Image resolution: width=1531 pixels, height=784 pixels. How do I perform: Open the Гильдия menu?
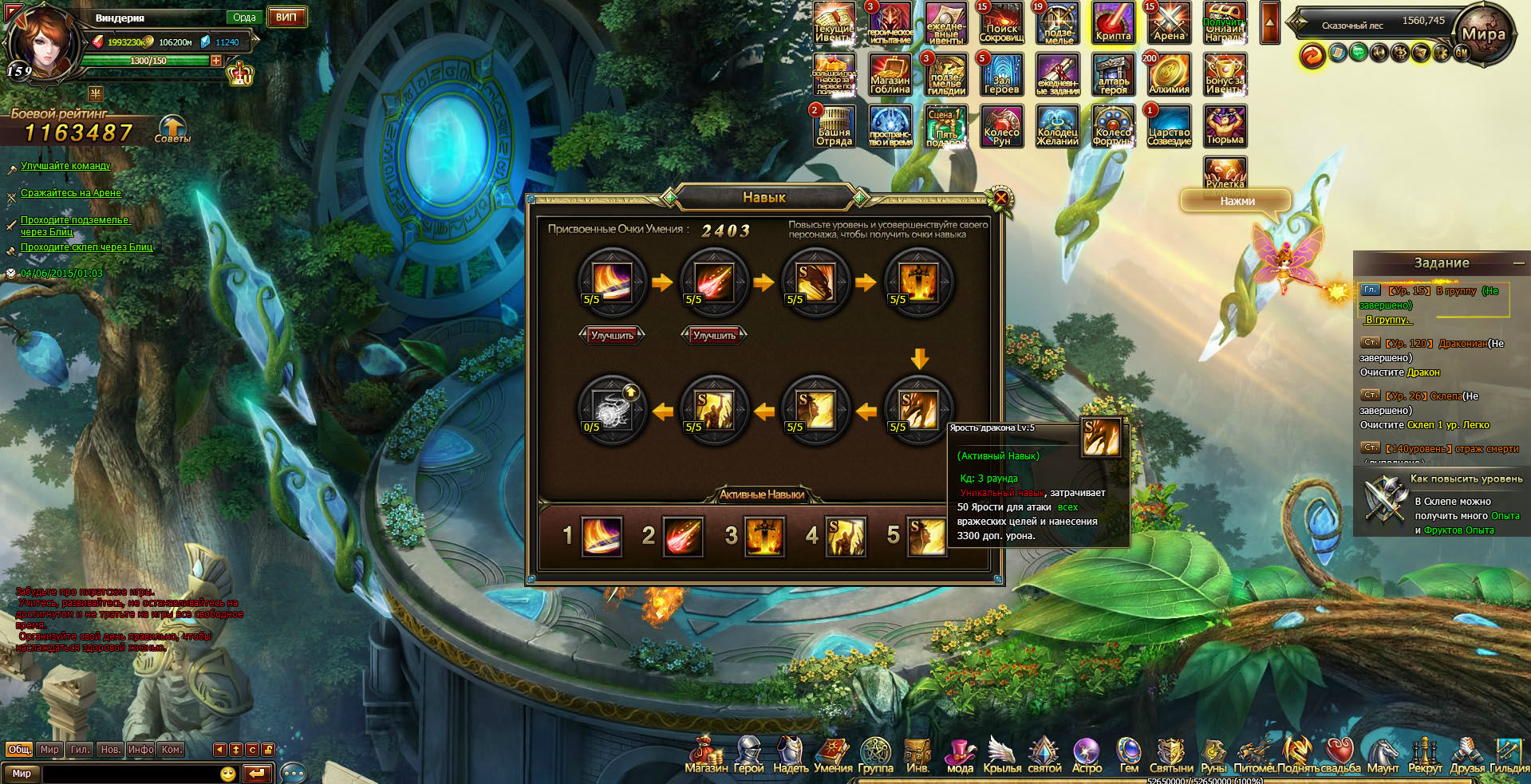click(1509, 754)
